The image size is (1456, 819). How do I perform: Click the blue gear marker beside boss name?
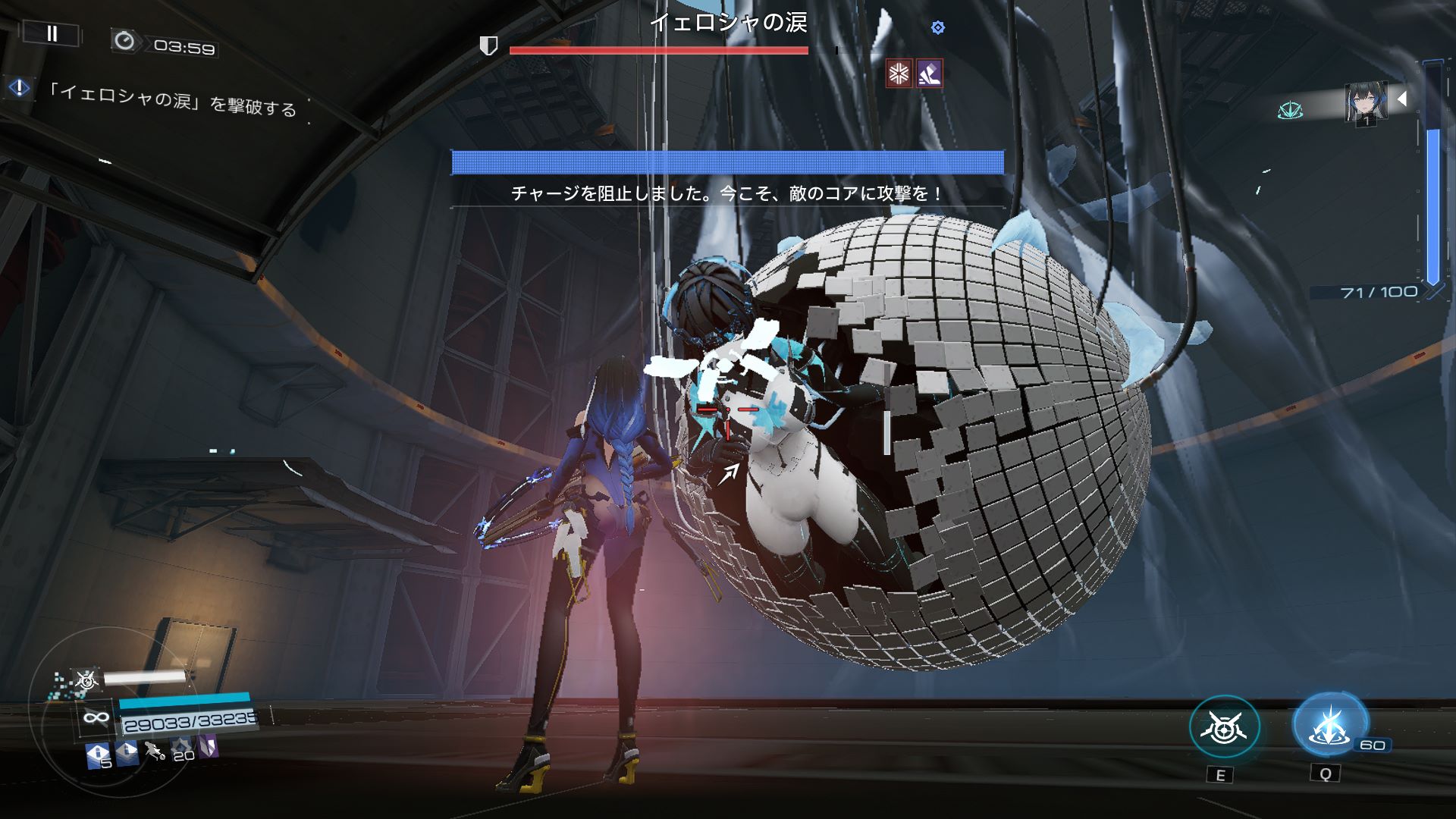click(938, 28)
